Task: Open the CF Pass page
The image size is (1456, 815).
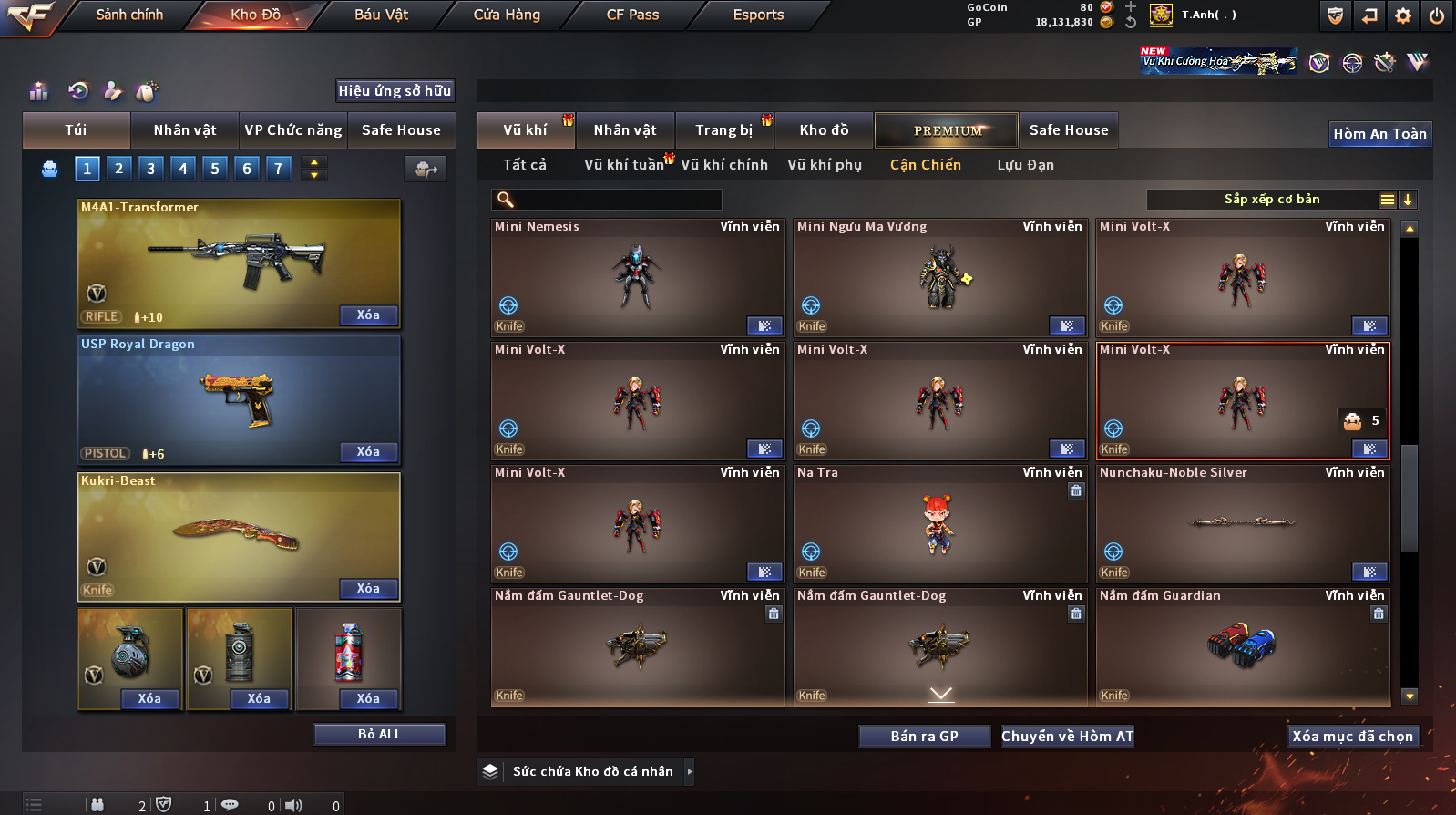Action: click(632, 15)
